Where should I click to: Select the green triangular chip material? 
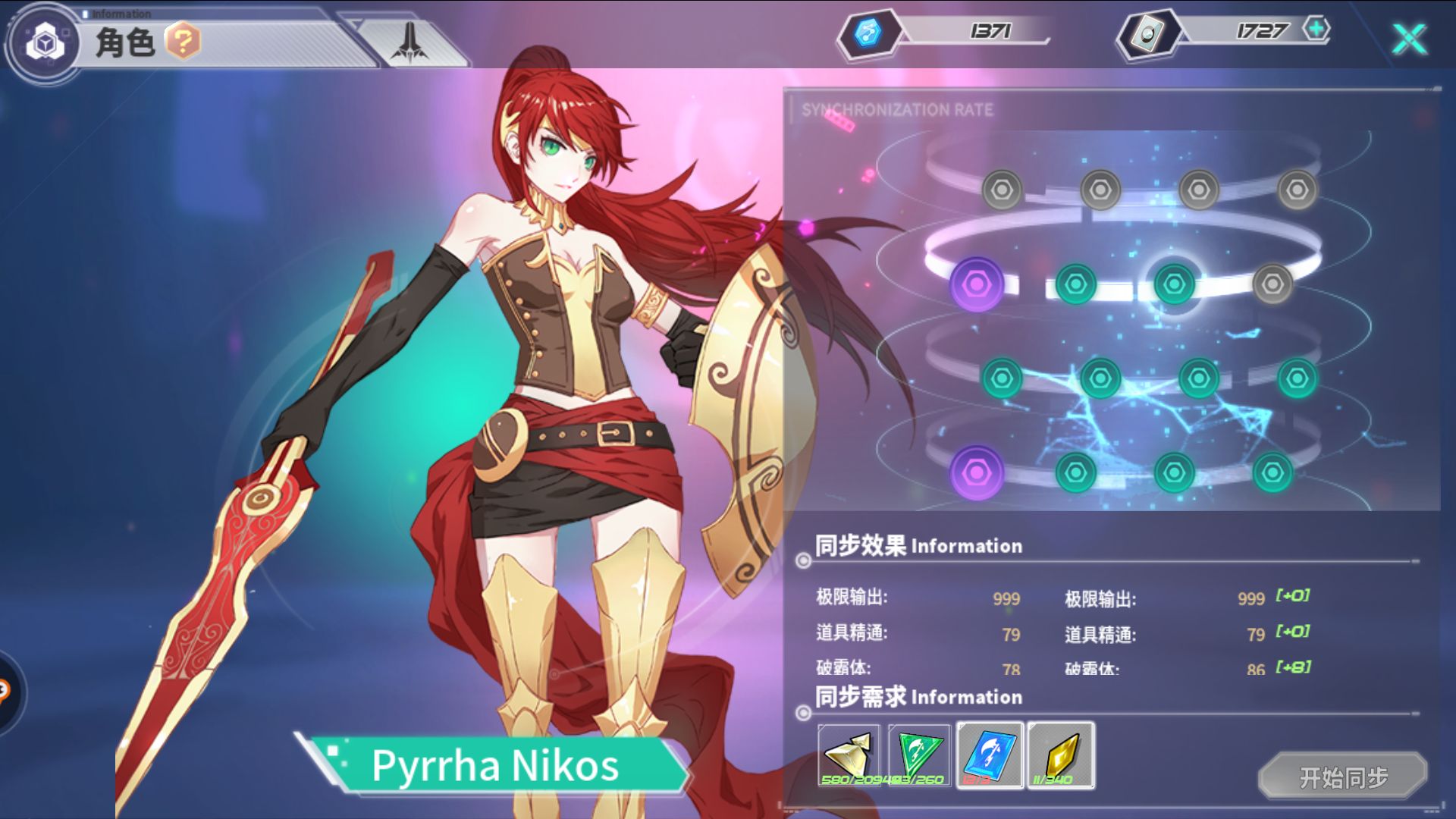pos(919,755)
